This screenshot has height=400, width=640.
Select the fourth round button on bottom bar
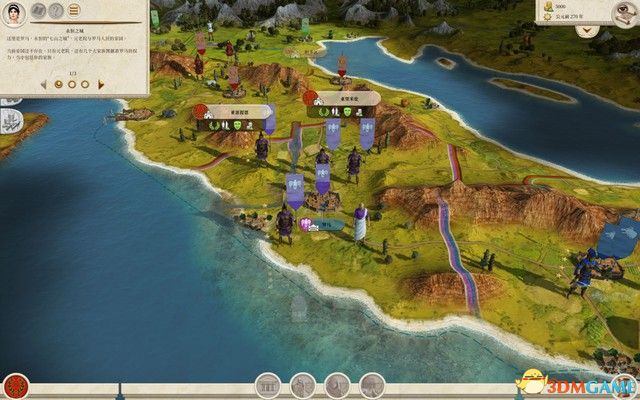point(372,385)
